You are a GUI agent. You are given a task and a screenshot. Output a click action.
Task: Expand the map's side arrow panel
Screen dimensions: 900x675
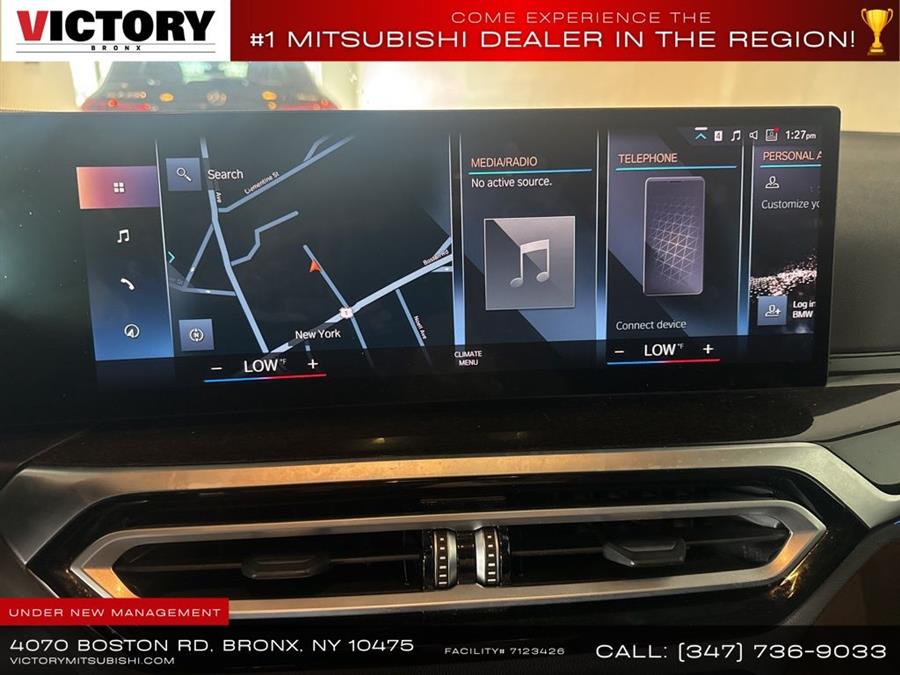pos(171,257)
